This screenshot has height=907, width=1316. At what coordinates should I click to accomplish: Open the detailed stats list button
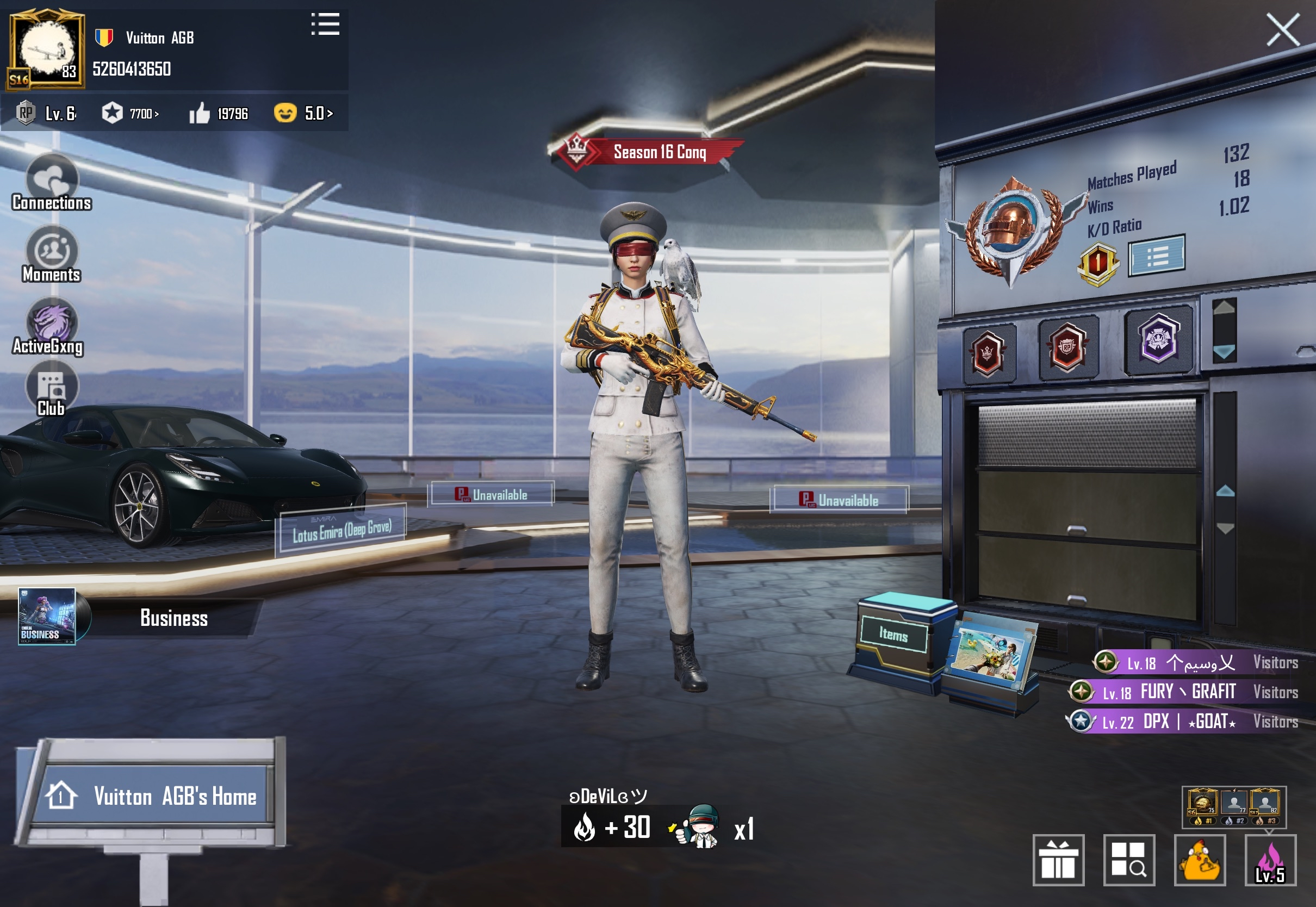1156,256
